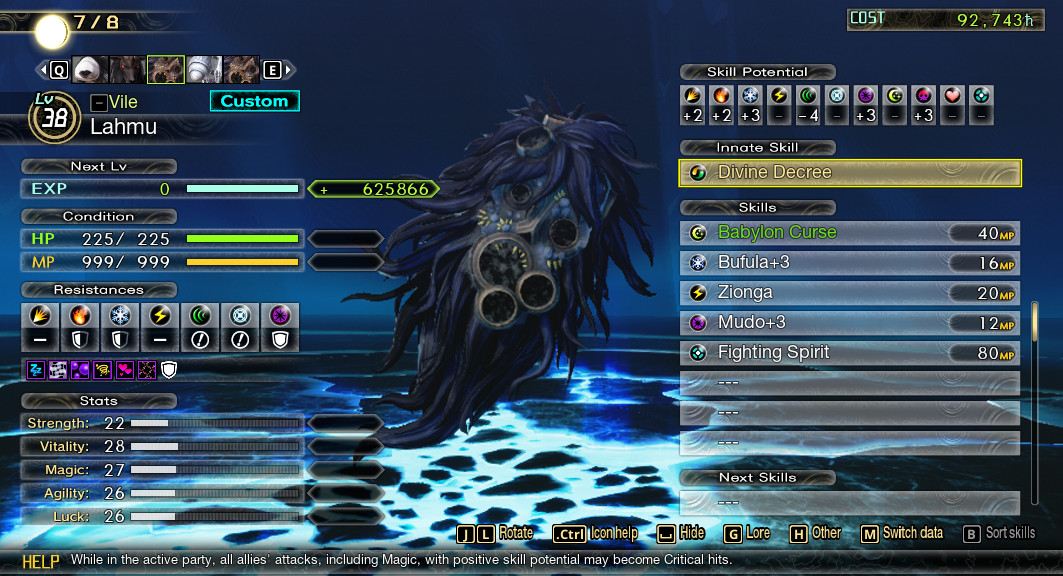Switch to the white-masked demon portrait

(89, 69)
